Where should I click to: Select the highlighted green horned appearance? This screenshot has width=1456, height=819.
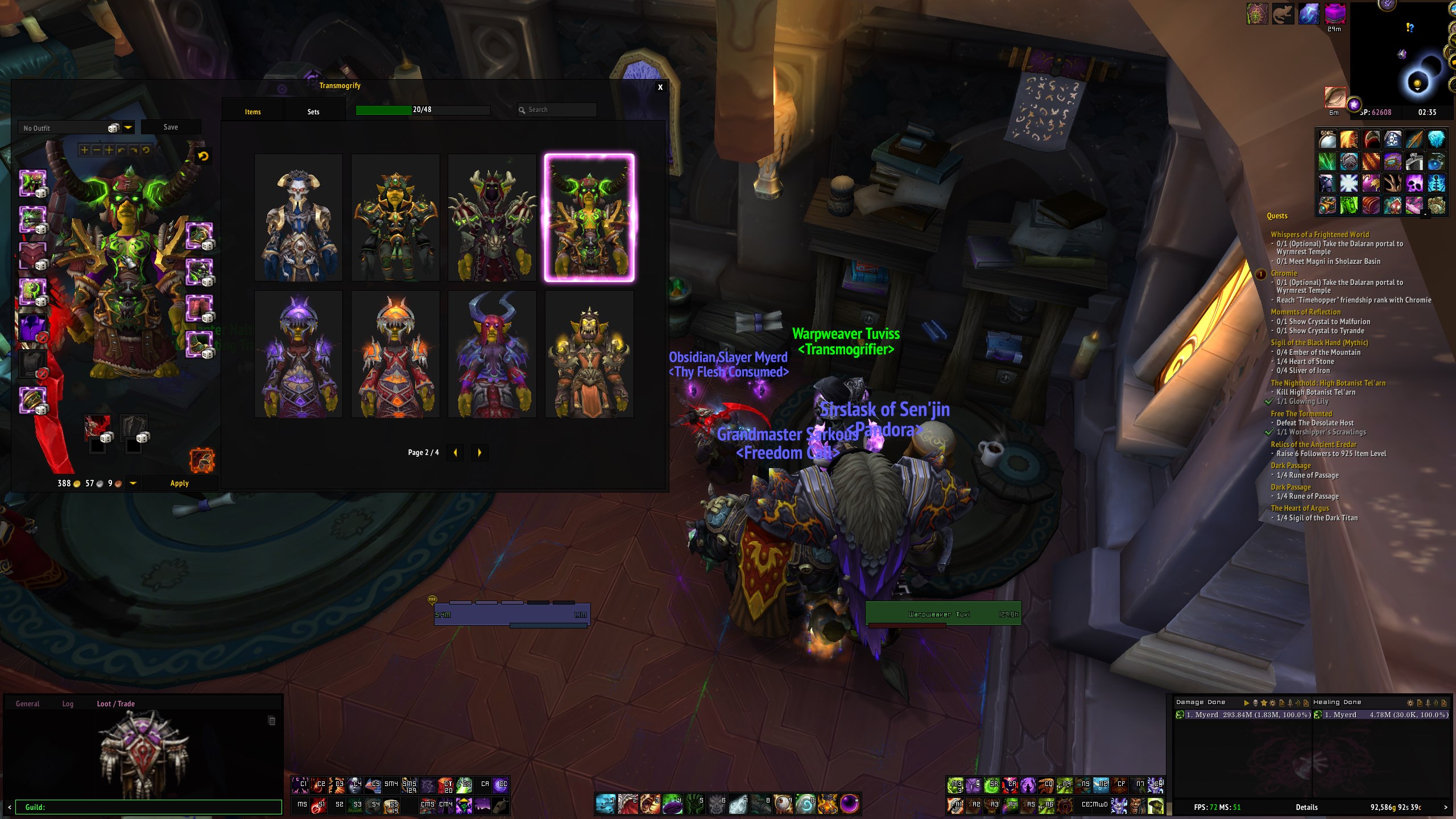[589, 217]
